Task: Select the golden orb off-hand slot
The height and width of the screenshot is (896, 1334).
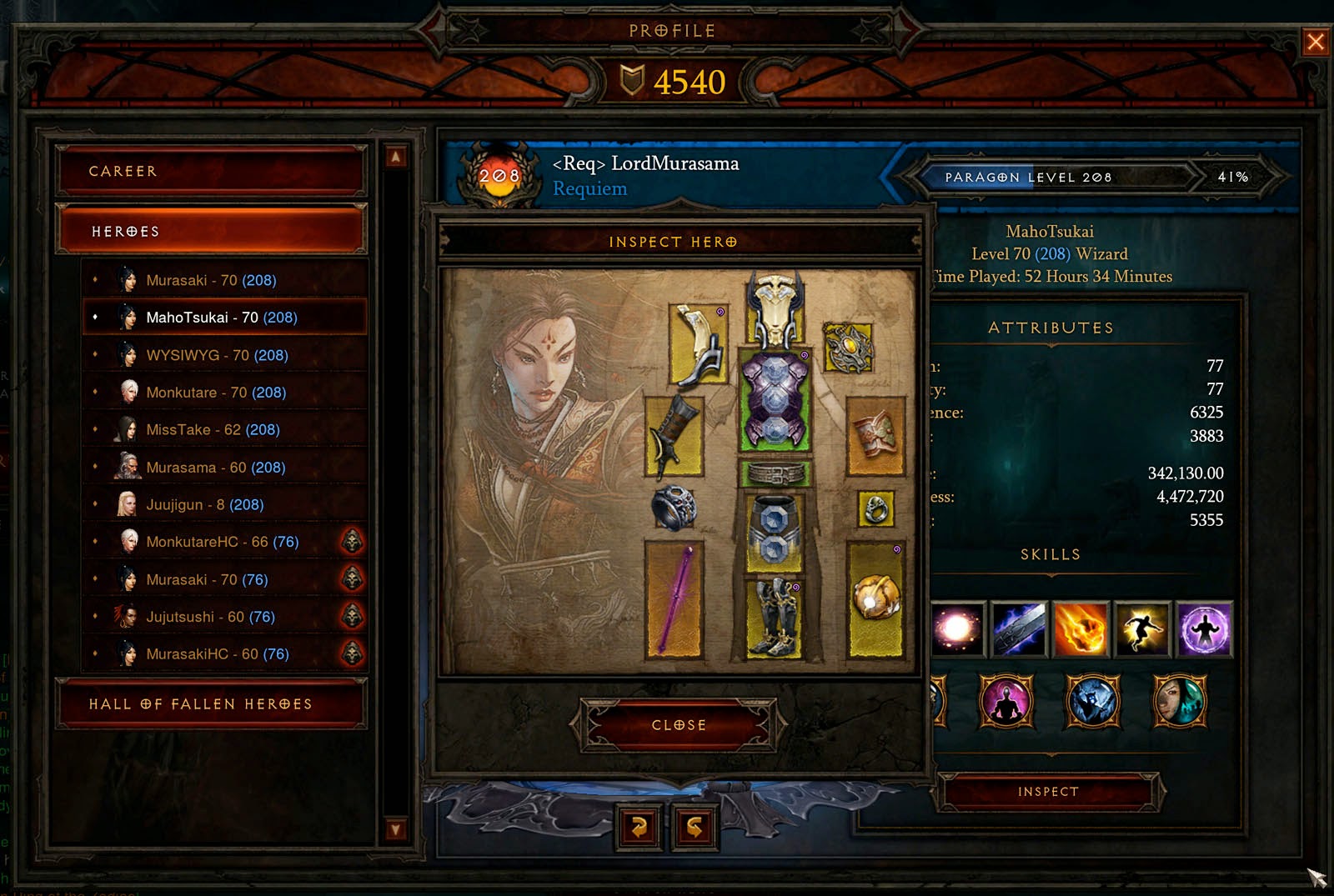Action: pos(875,598)
